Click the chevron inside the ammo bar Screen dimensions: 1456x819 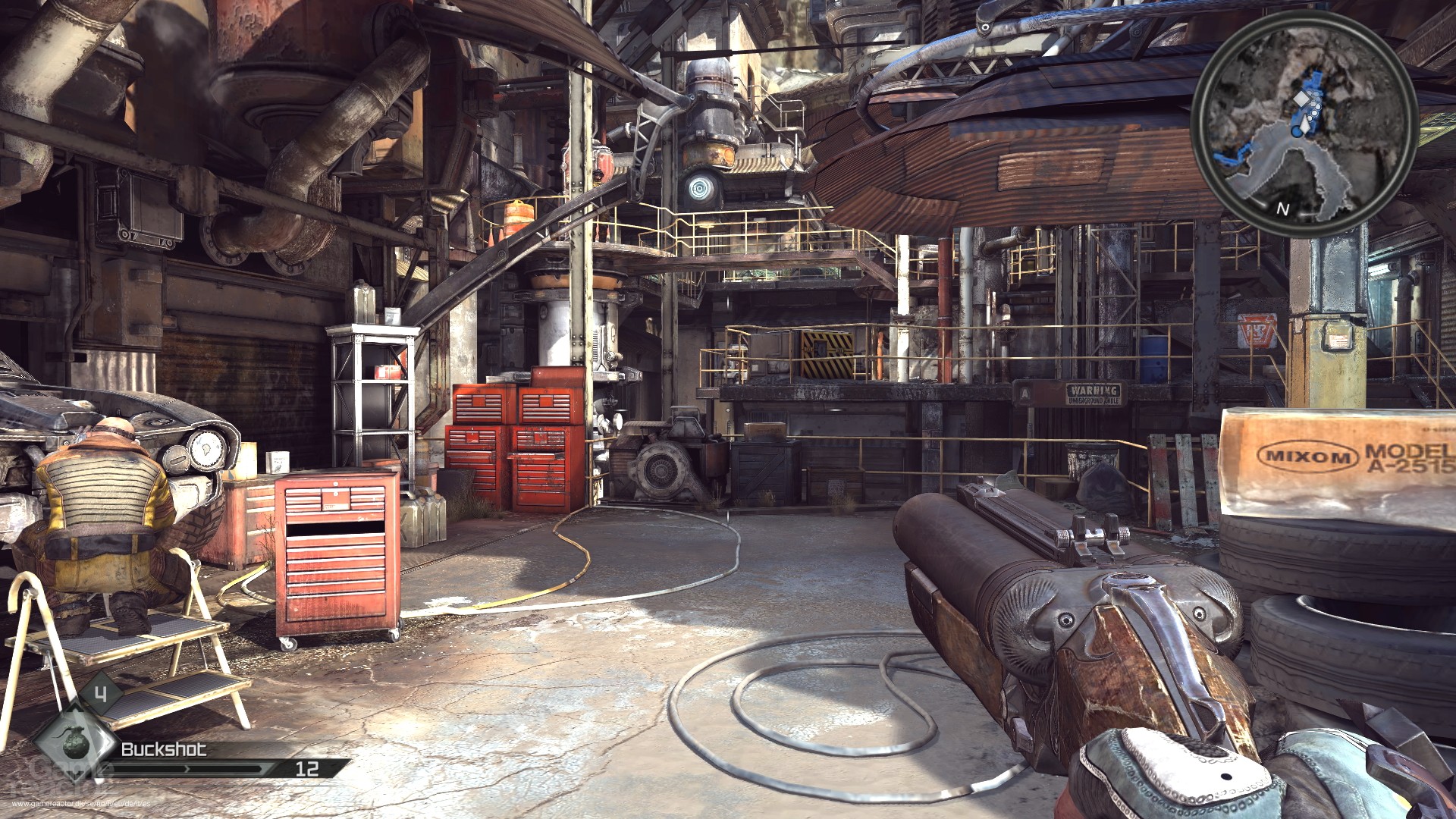[187, 769]
